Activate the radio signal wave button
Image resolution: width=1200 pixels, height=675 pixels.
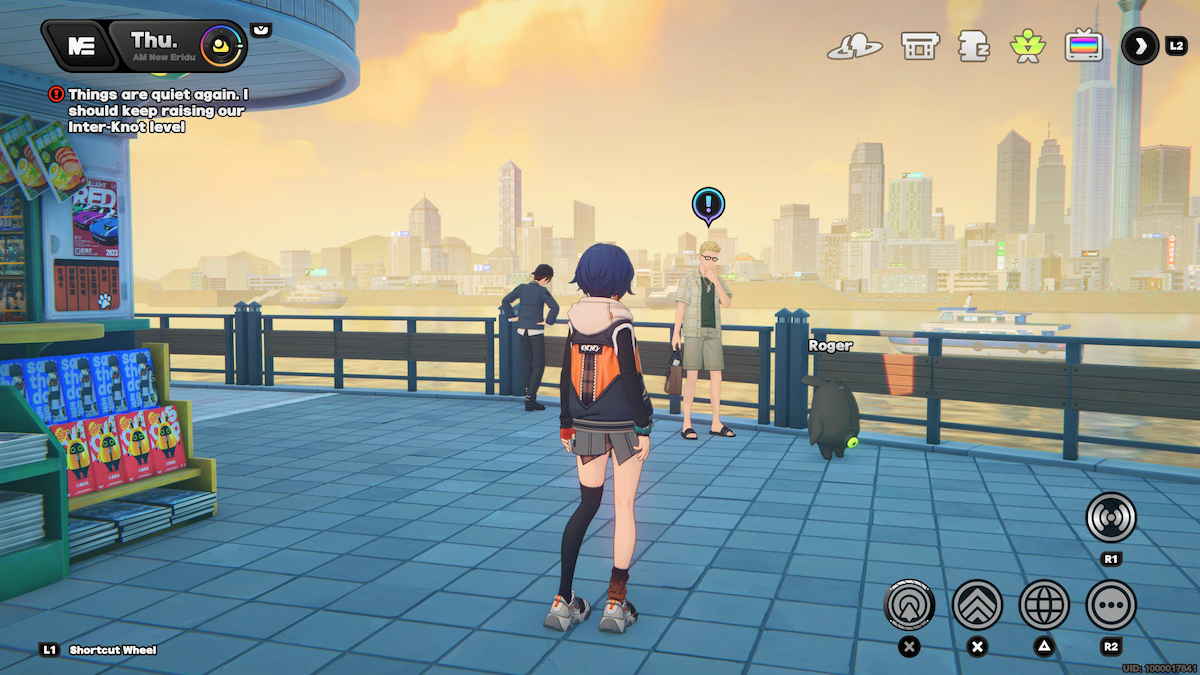pyautogui.click(x=1111, y=517)
